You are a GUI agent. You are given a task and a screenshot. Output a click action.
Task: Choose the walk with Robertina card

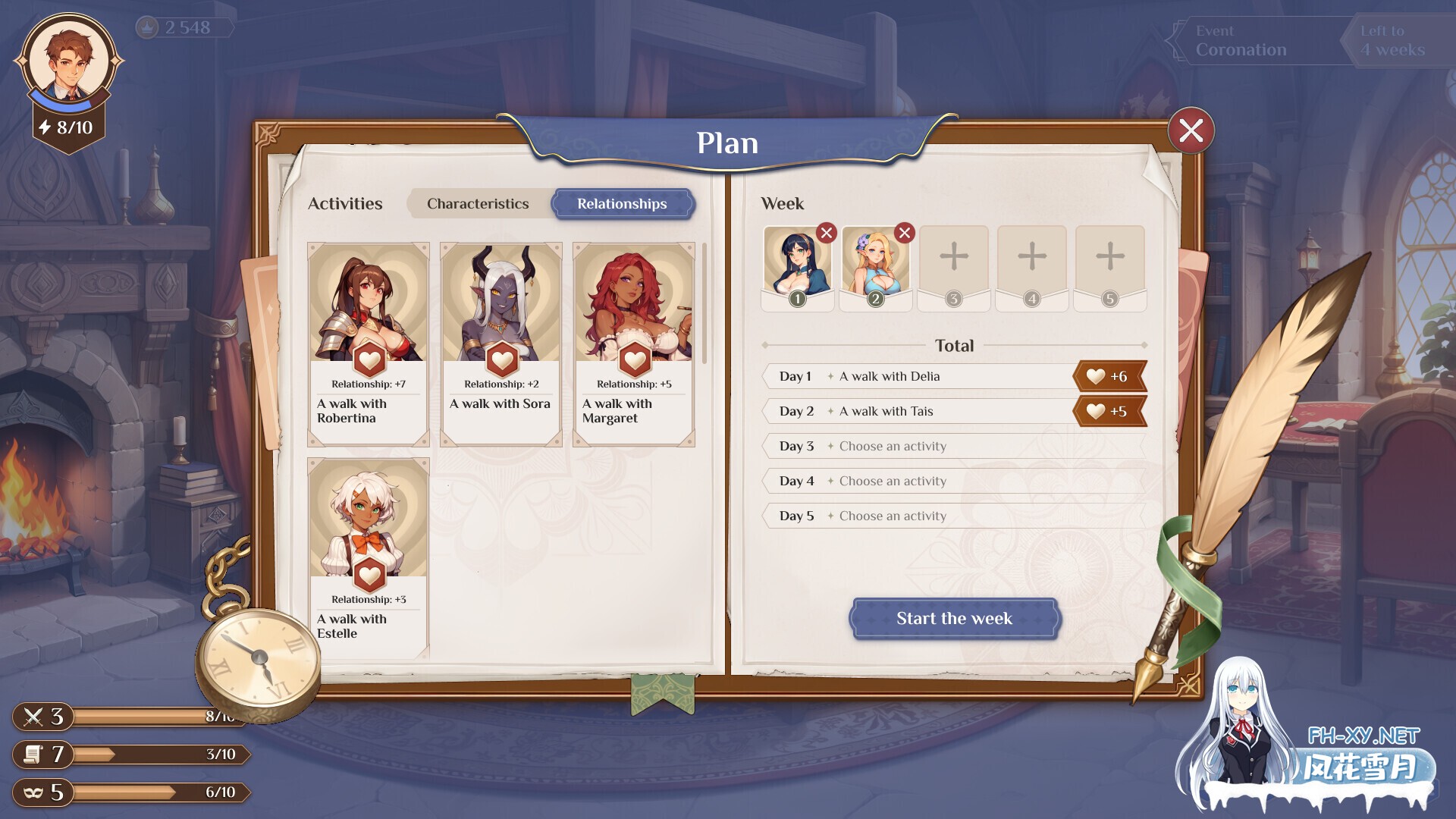tap(369, 344)
